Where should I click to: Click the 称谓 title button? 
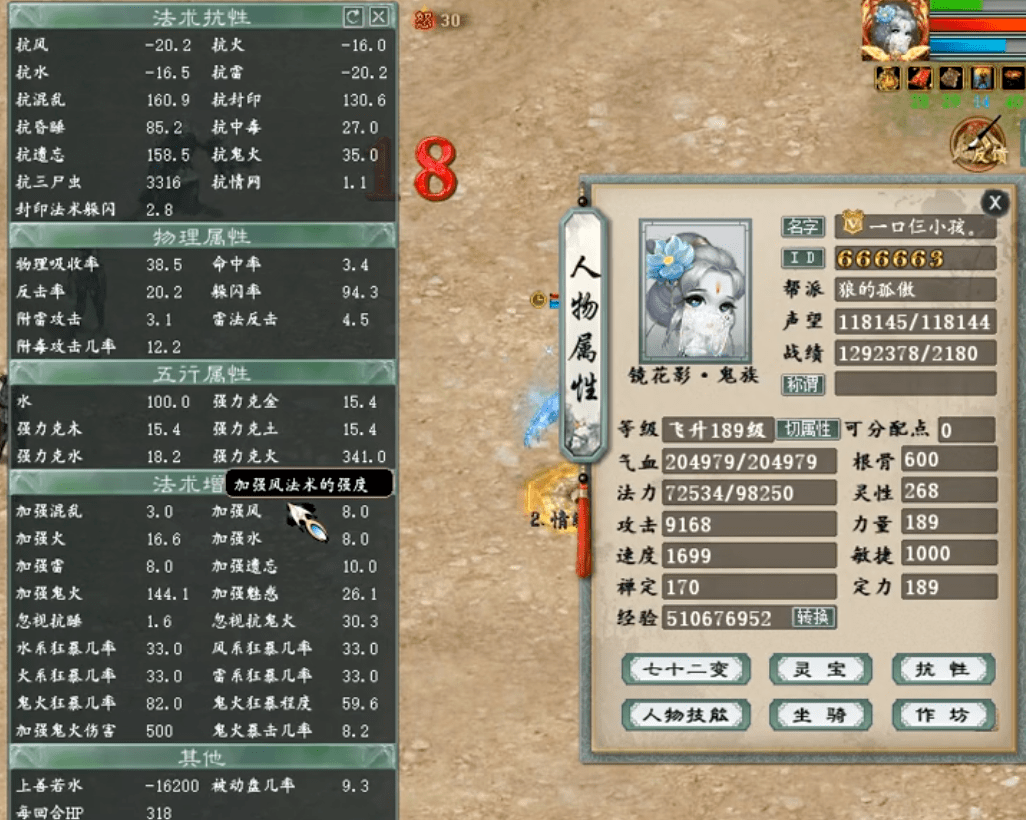(x=802, y=384)
